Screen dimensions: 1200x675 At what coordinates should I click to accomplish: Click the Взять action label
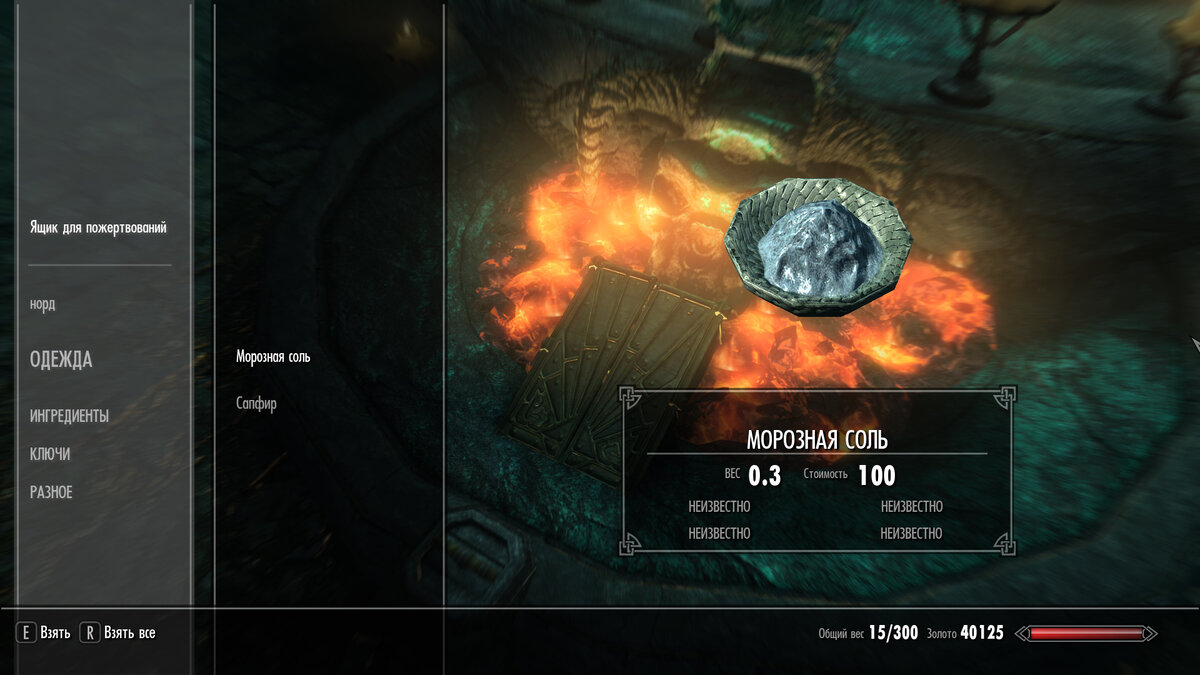(x=55, y=633)
